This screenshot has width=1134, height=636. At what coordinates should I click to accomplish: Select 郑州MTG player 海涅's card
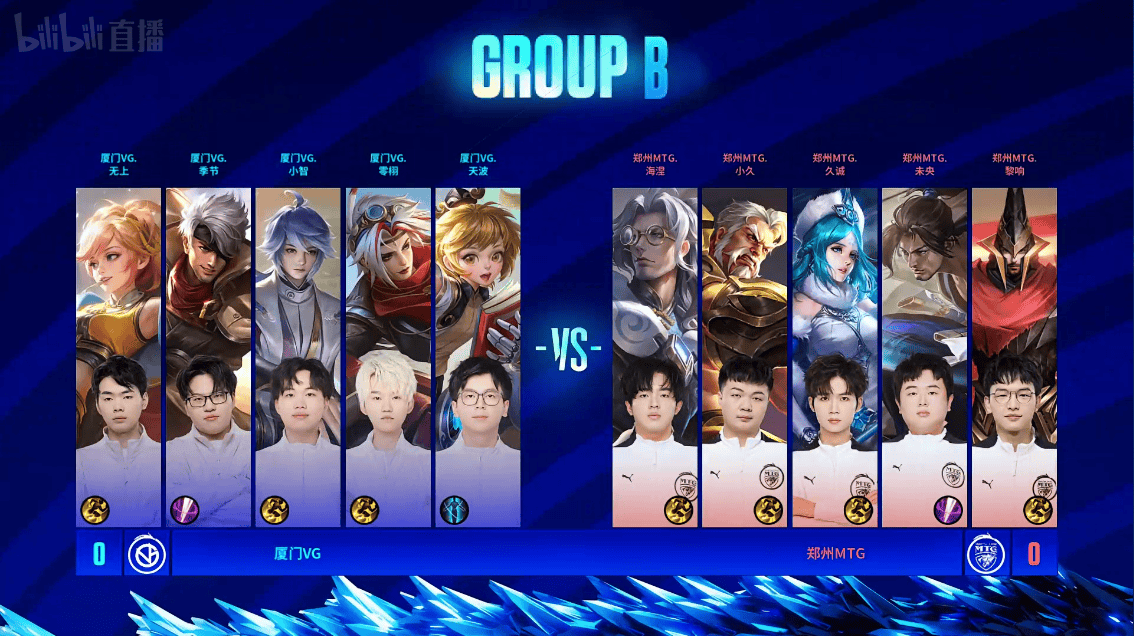pos(655,357)
